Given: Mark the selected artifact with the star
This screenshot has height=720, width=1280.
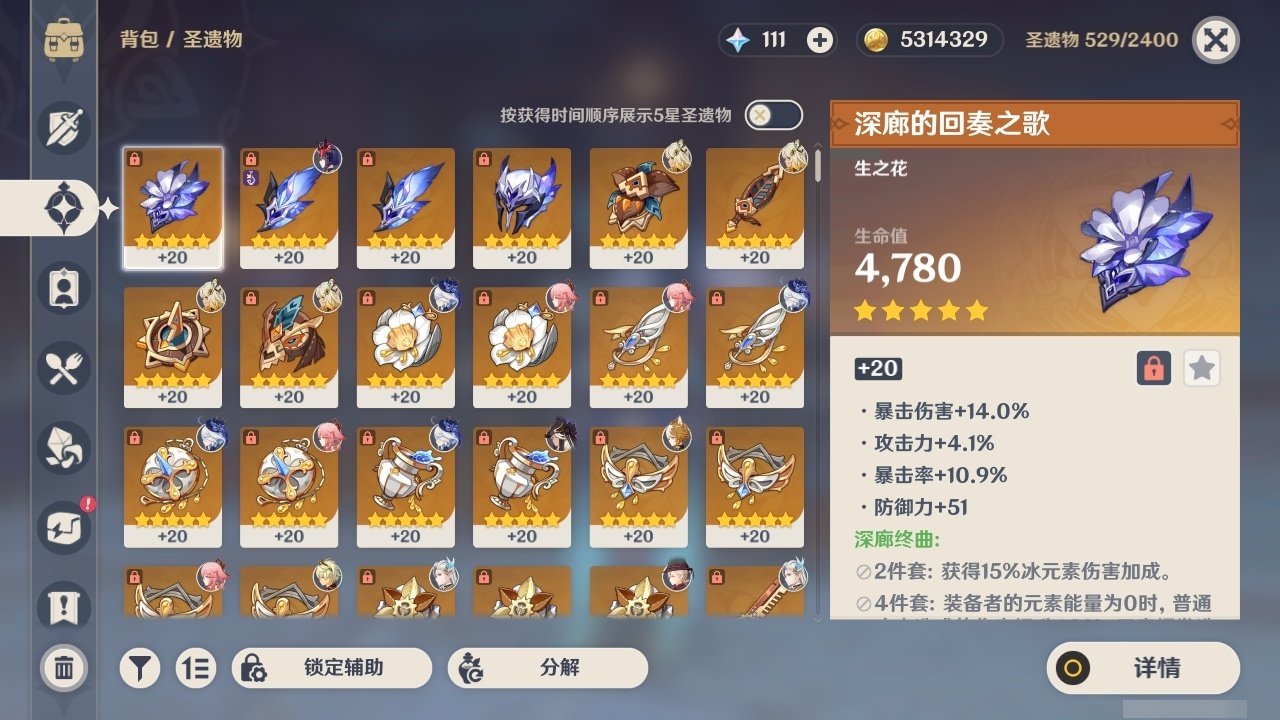Looking at the screenshot, I should (1201, 368).
